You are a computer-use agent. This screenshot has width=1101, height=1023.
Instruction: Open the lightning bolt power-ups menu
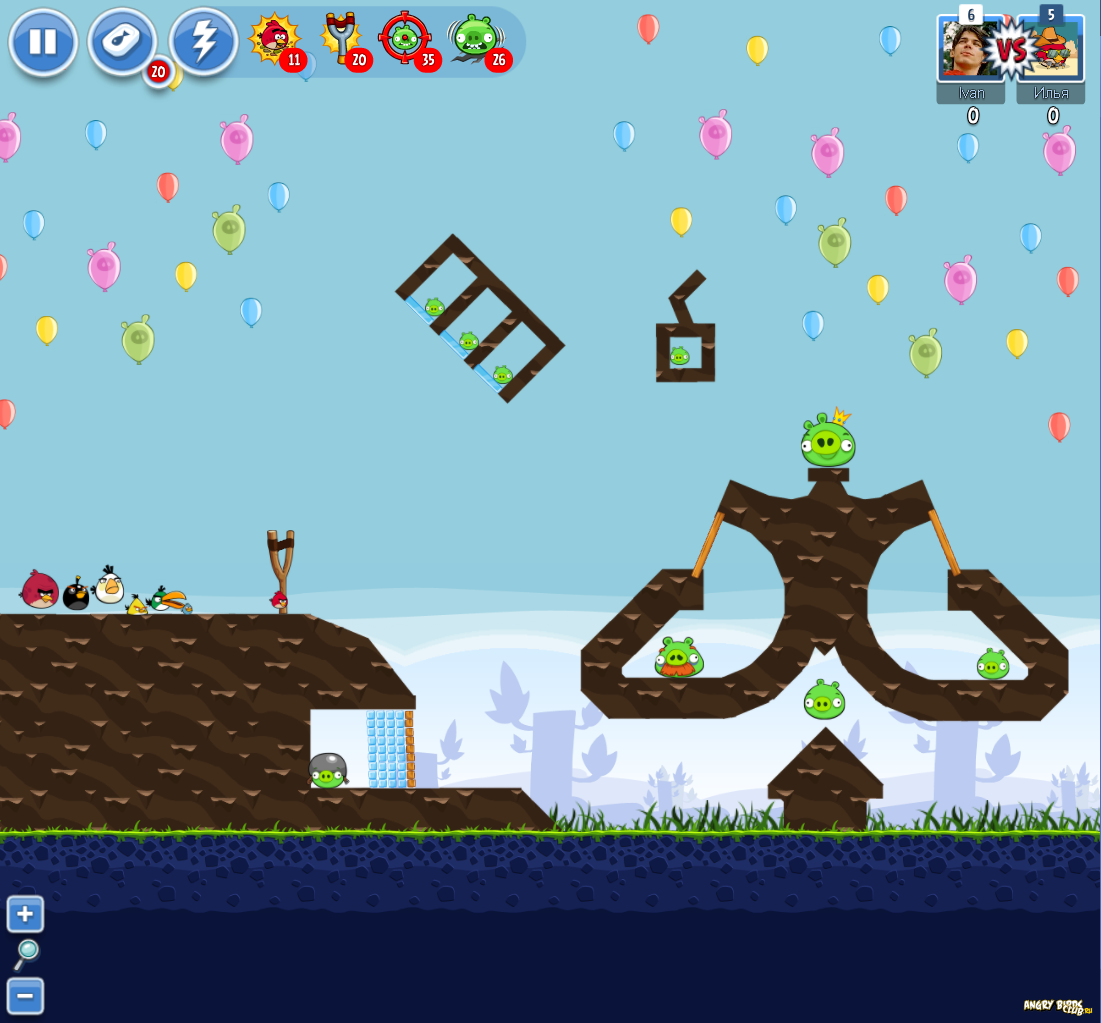[x=203, y=43]
